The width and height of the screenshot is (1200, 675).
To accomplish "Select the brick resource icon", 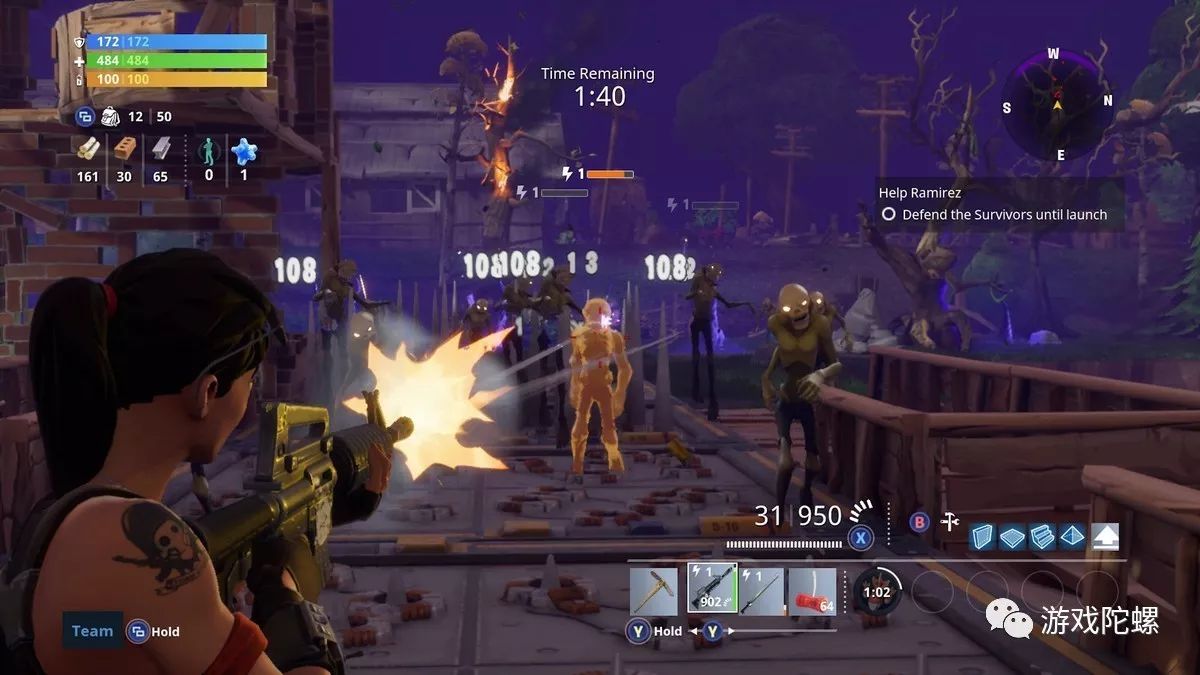I will [124, 150].
